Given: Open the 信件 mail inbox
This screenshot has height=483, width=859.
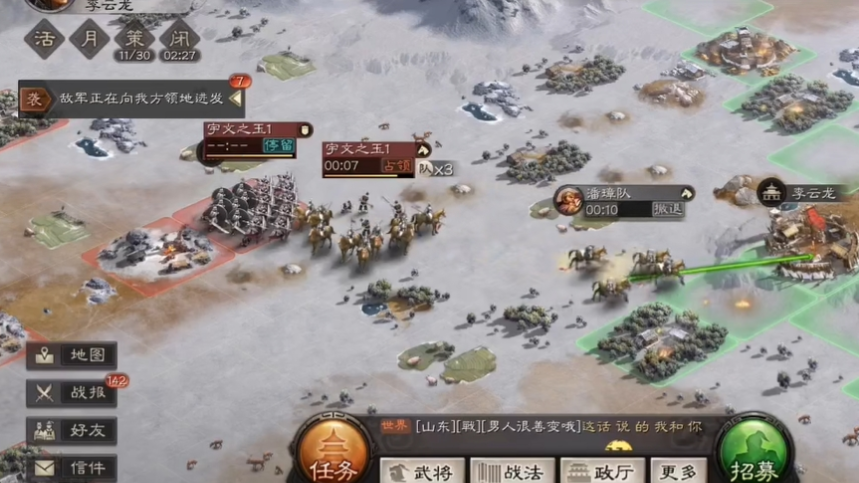Looking at the screenshot, I should 72,467.
